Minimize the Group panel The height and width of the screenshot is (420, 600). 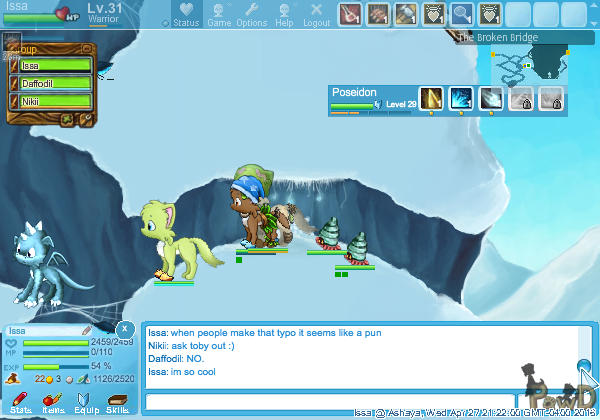click(x=86, y=48)
